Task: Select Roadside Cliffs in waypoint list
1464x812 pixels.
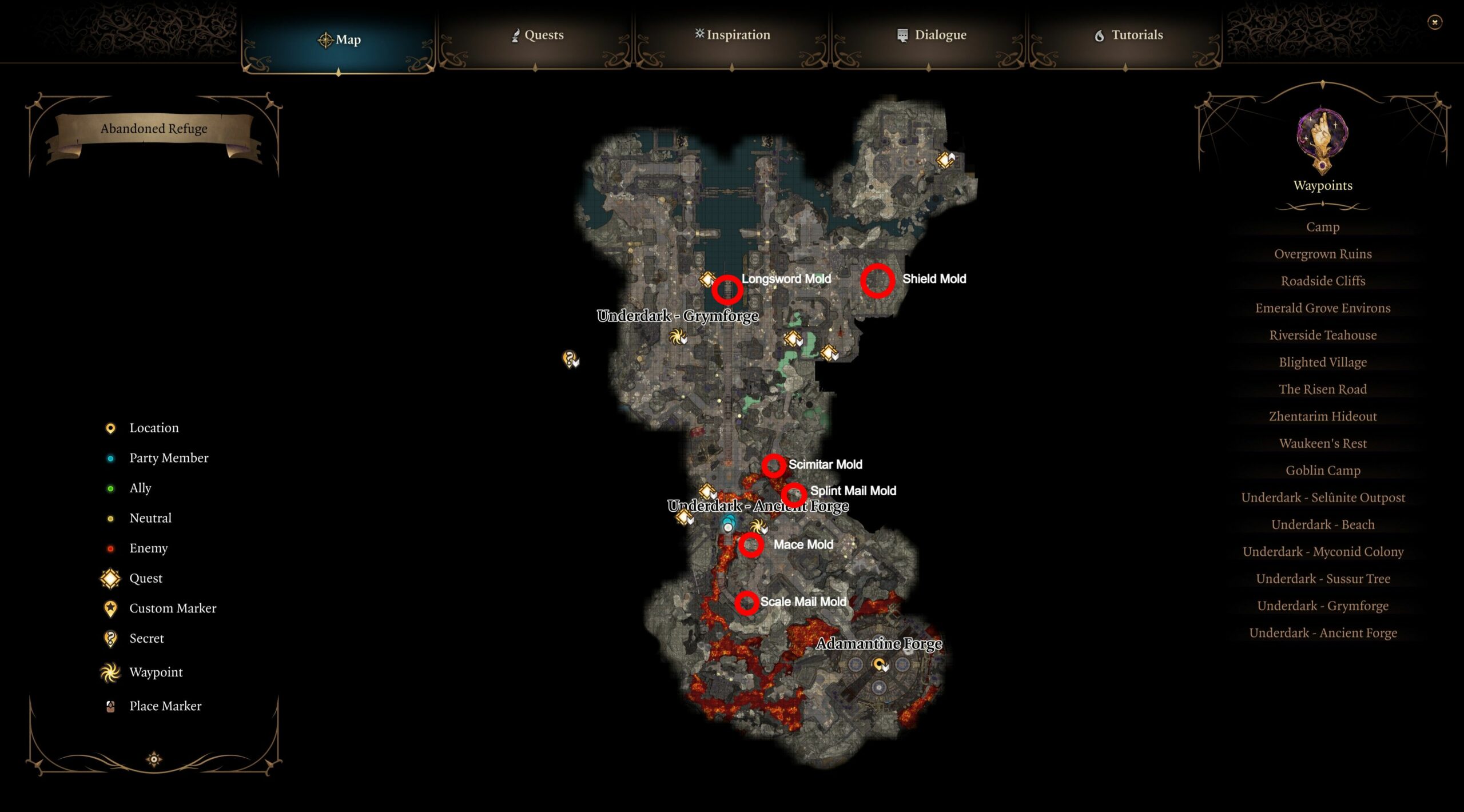Action: click(x=1322, y=281)
